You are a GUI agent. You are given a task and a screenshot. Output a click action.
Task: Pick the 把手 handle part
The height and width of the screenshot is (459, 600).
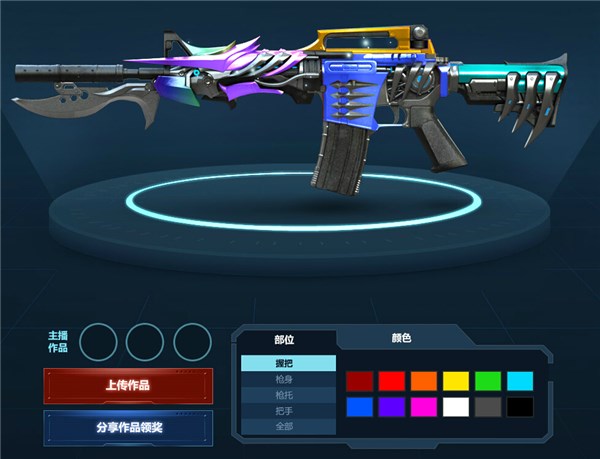288,410
